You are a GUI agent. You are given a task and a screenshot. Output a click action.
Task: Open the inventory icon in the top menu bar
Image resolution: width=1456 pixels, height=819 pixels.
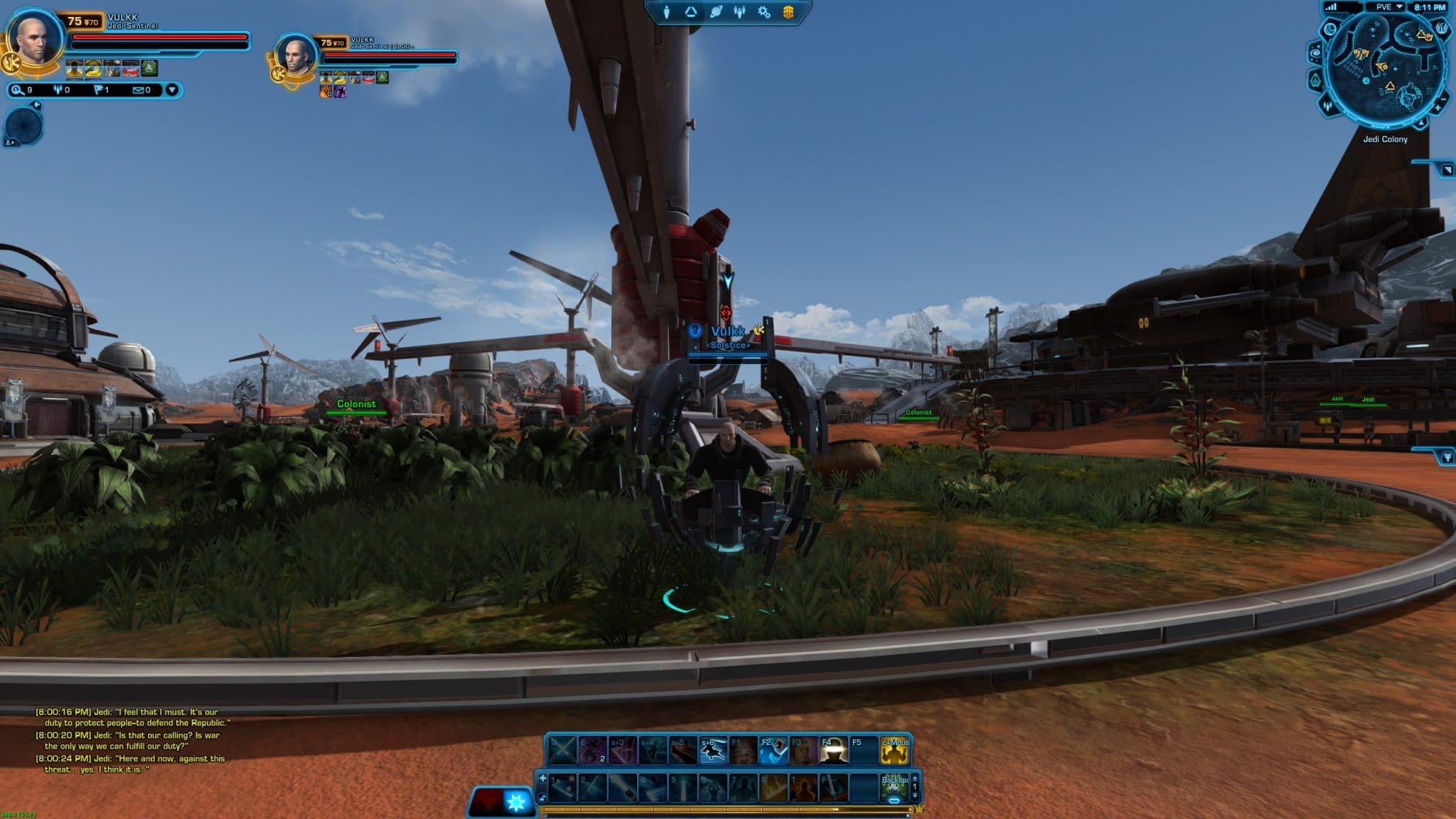click(690, 11)
